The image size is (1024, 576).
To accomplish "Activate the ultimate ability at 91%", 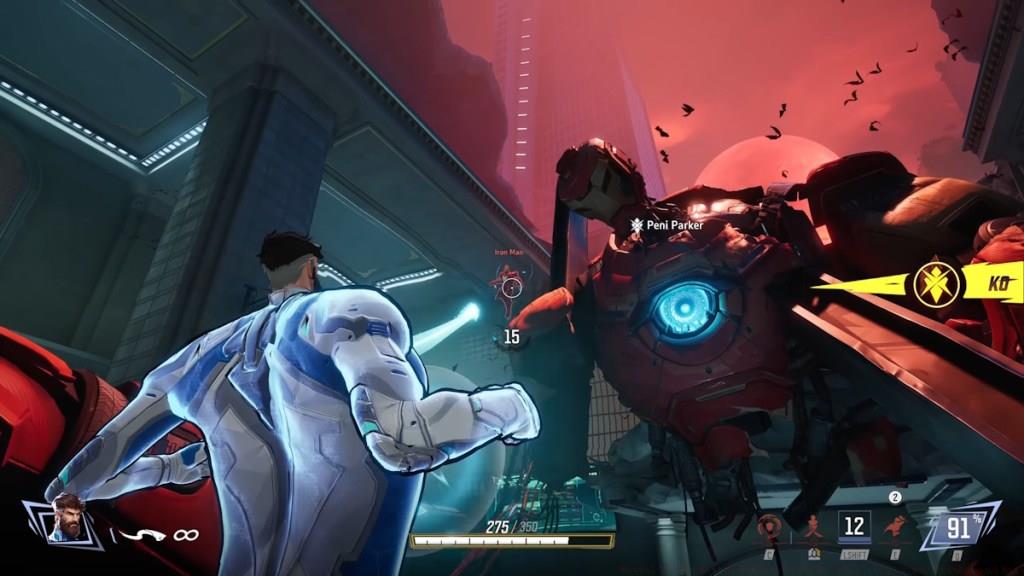I will click(x=958, y=526).
